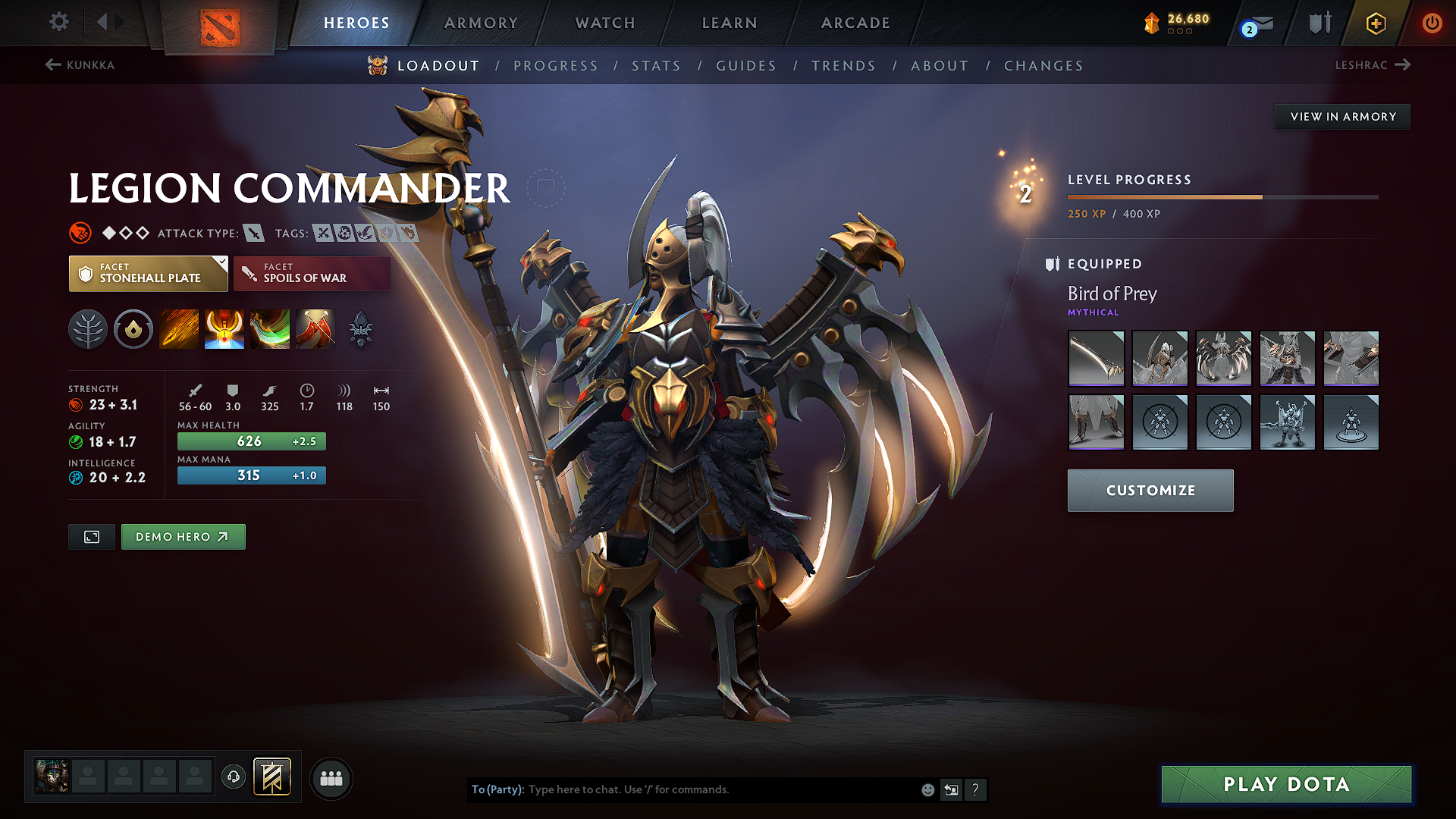
Task: Click the party chat input field
Action: pyautogui.click(x=720, y=789)
